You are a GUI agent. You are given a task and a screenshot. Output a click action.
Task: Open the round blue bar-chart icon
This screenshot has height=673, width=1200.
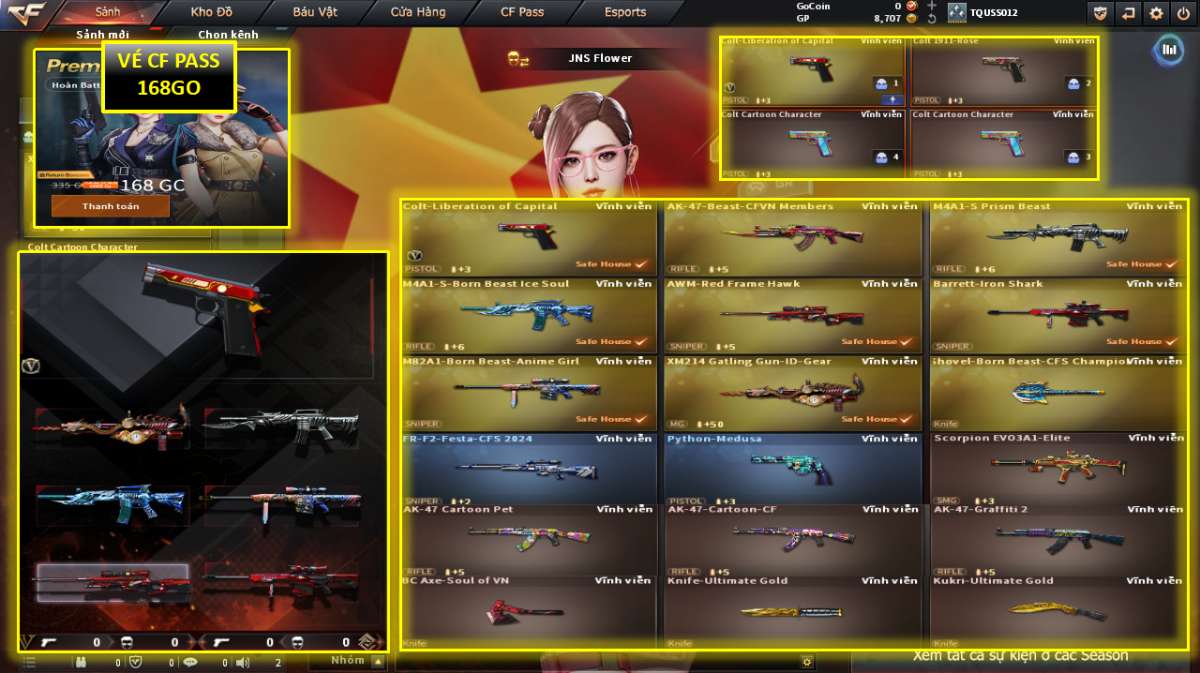(x=1167, y=50)
